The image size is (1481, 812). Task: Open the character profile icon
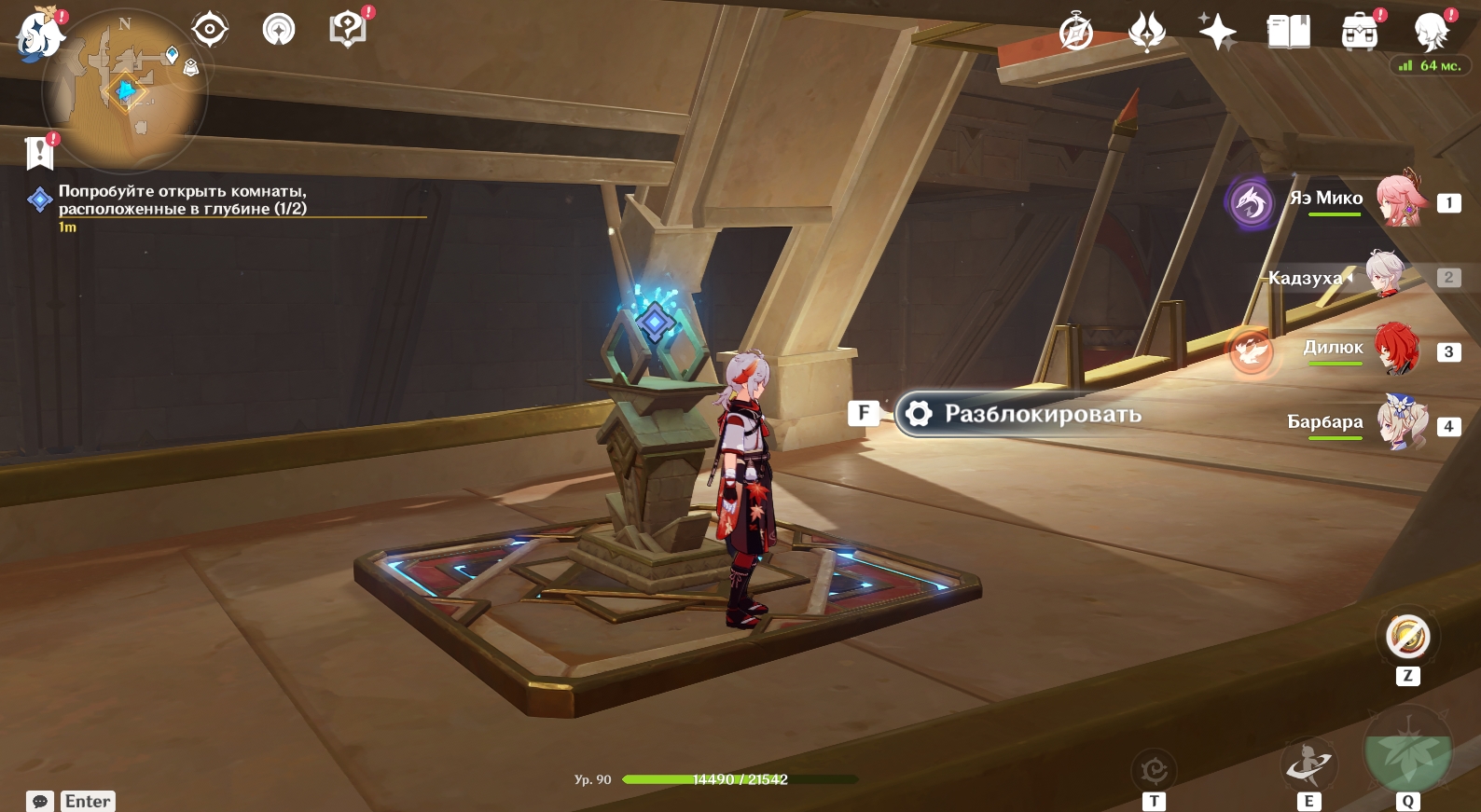click(1431, 33)
